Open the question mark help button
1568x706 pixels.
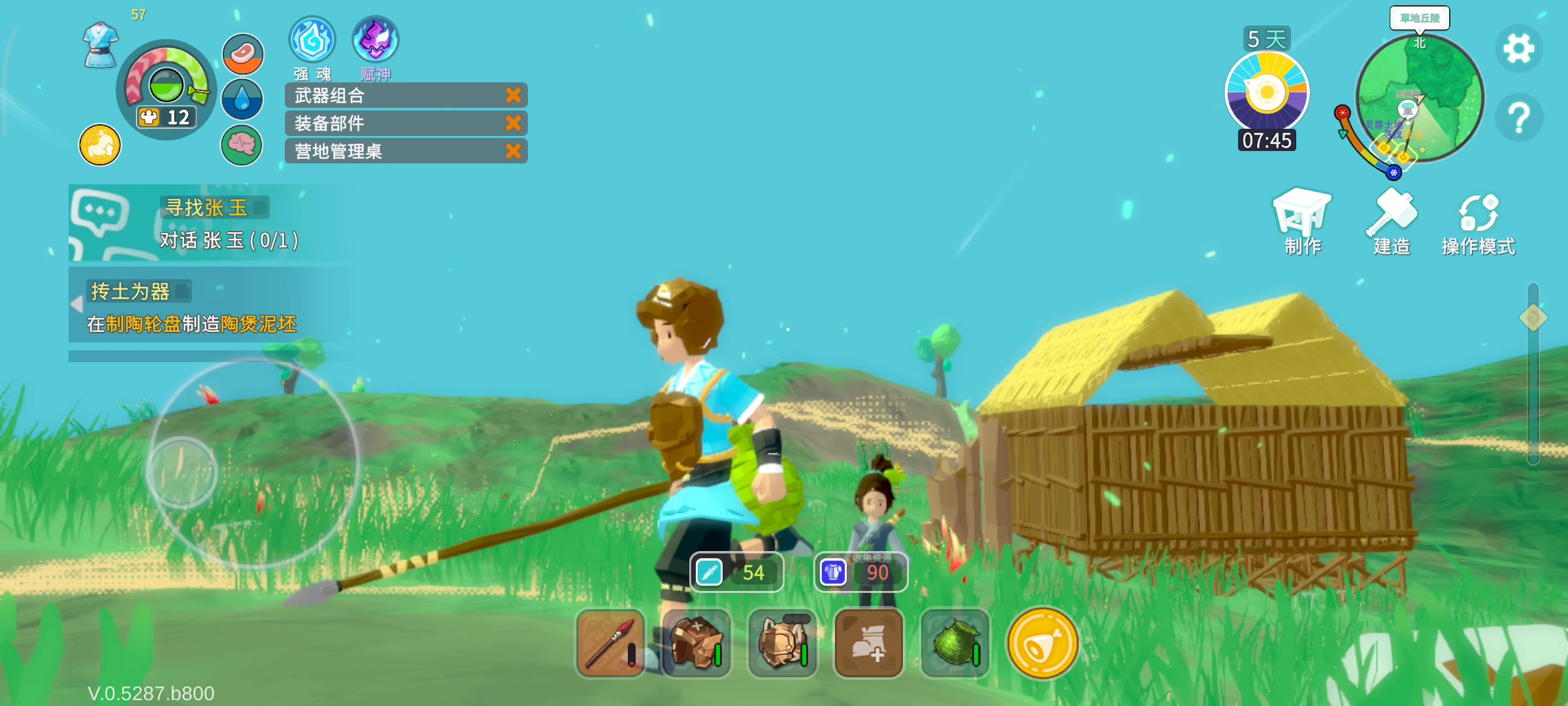tap(1518, 118)
